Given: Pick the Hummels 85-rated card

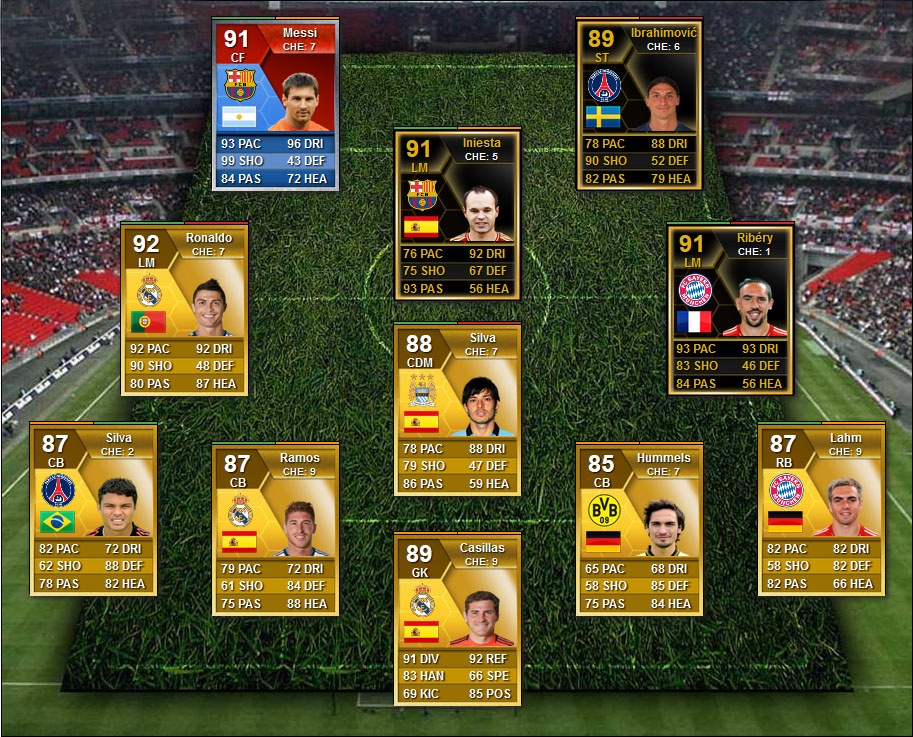Looking at the screenshot, I should (x=639, y=530).
